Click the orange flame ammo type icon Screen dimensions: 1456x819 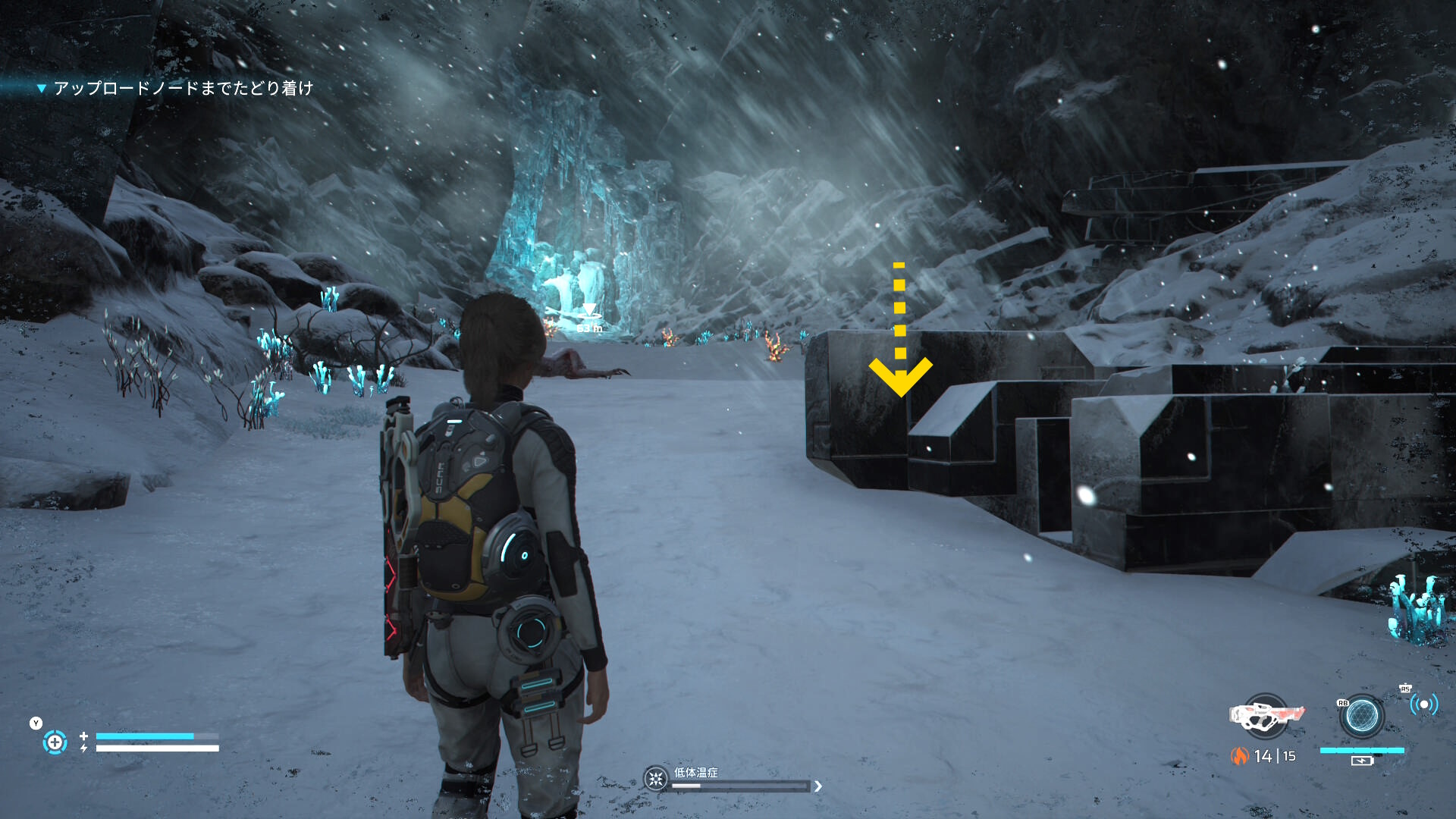pos(1239,756)
